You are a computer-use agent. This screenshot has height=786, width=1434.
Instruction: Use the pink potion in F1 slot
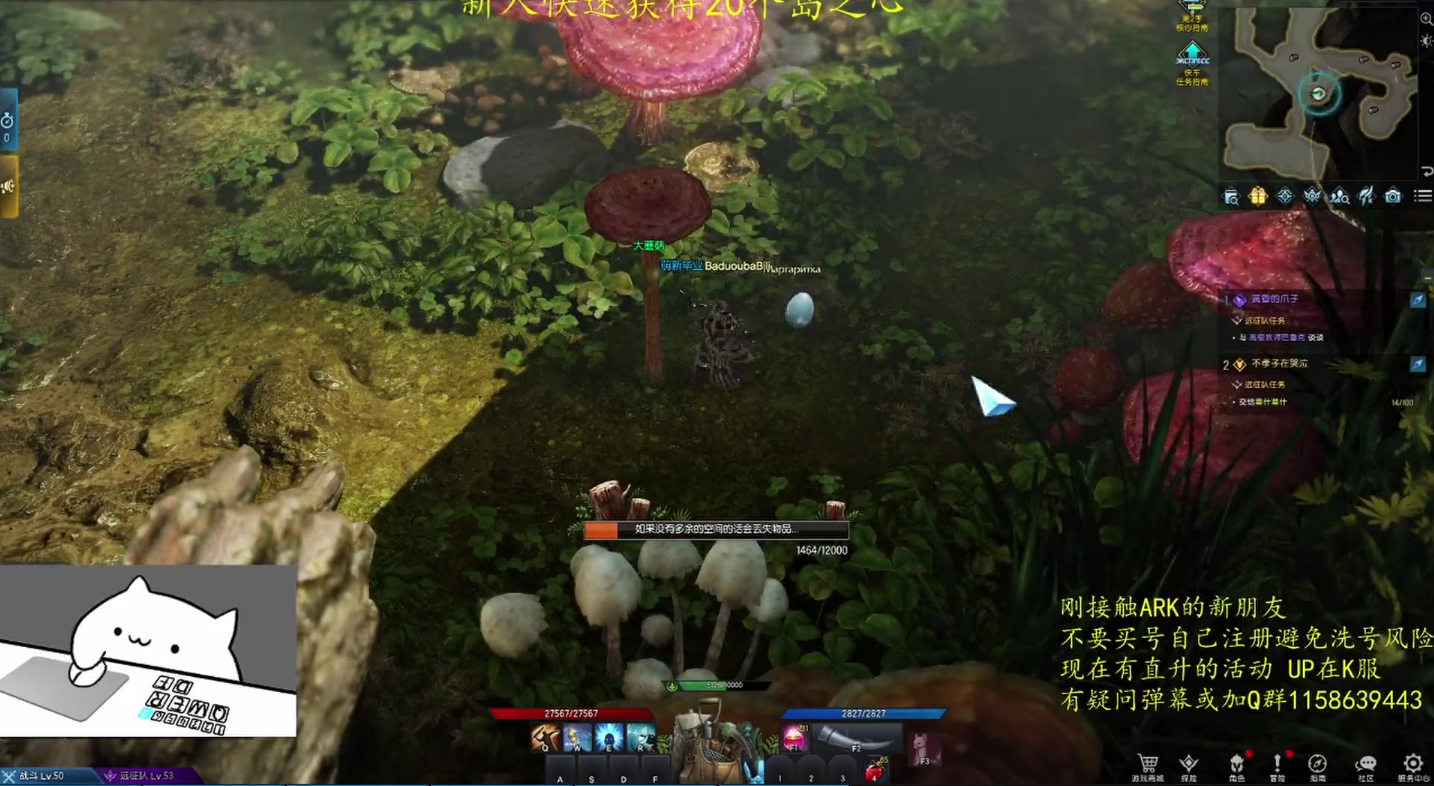tap(795, 739)
